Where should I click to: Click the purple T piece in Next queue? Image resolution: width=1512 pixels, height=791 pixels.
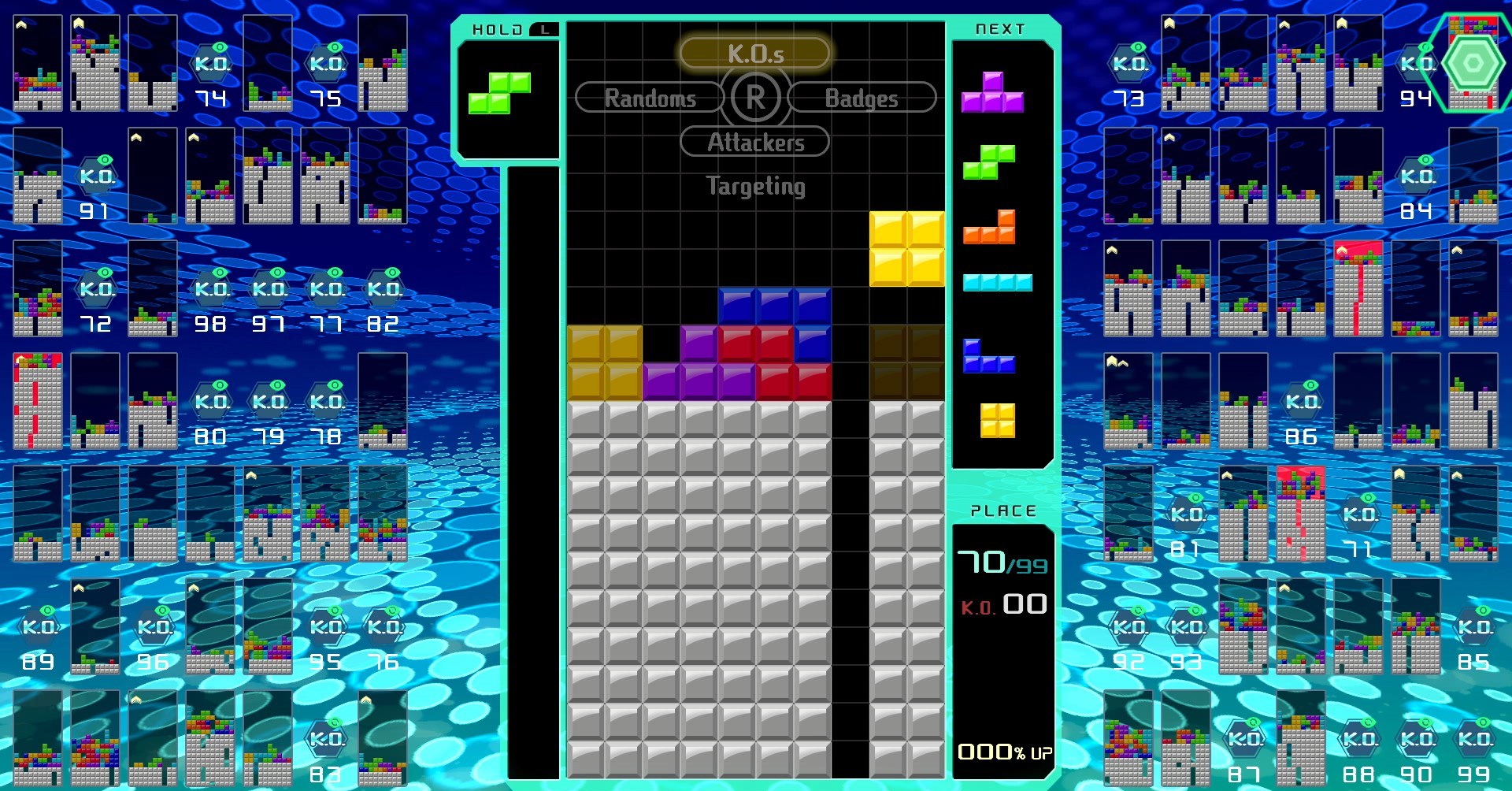tap(992, 93)
